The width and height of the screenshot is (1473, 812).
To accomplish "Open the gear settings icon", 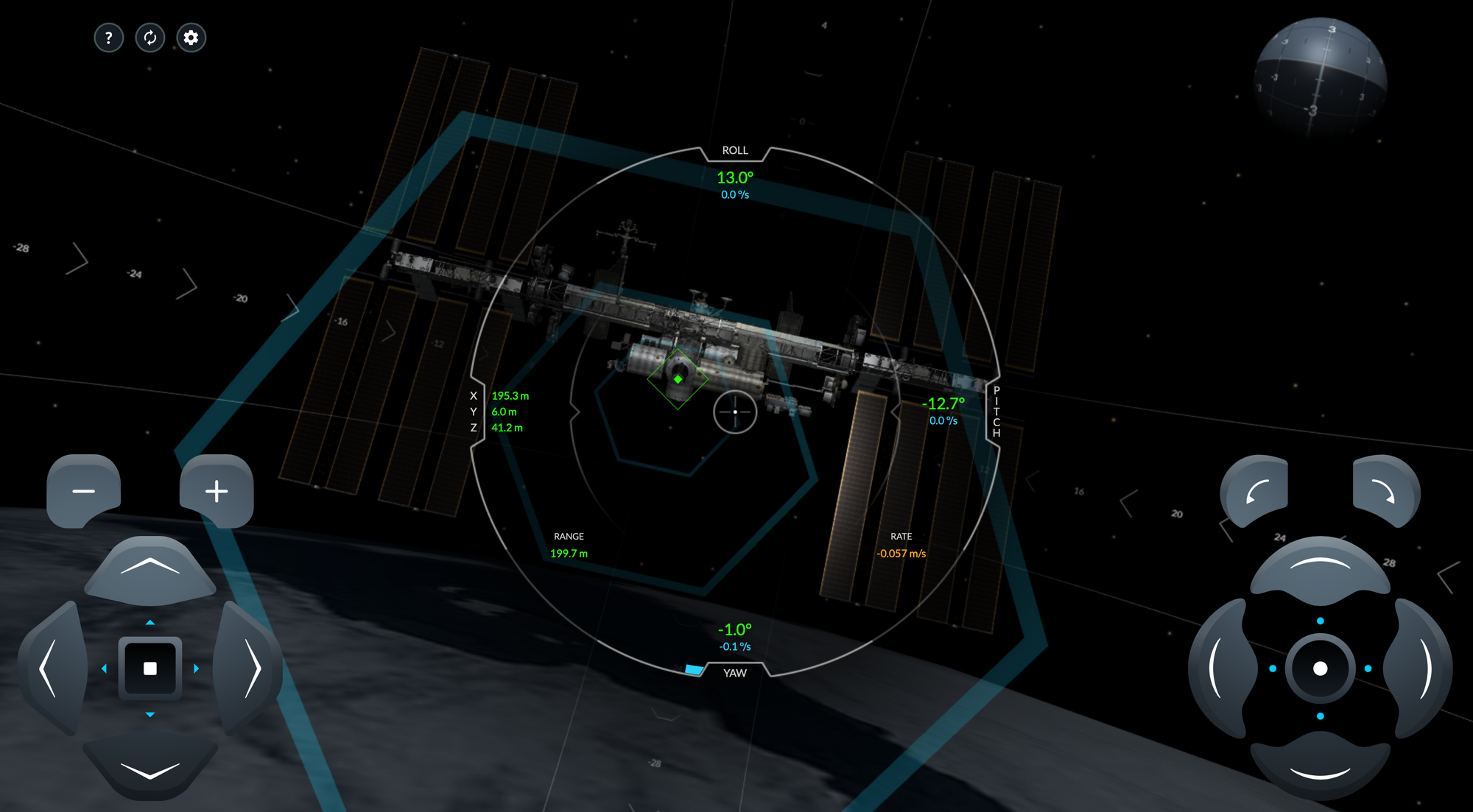I will point(191,38).
